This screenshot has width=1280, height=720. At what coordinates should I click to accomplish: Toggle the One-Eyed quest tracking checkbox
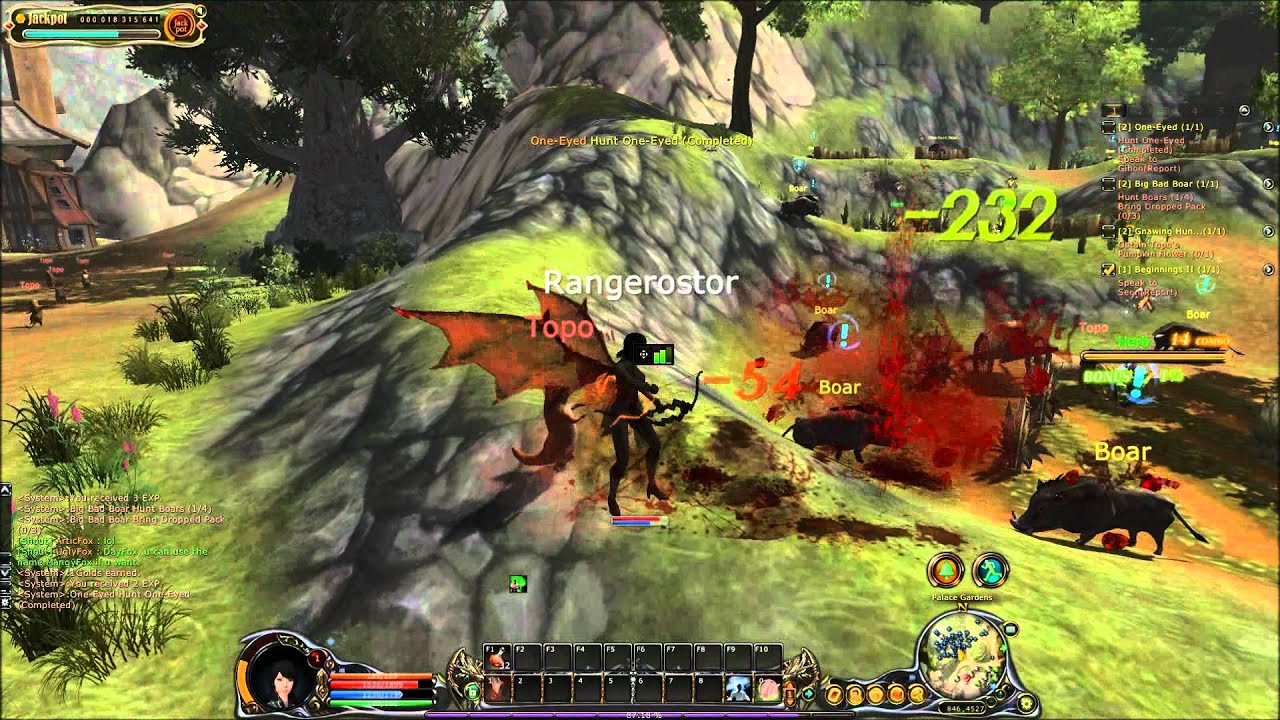1108,127
